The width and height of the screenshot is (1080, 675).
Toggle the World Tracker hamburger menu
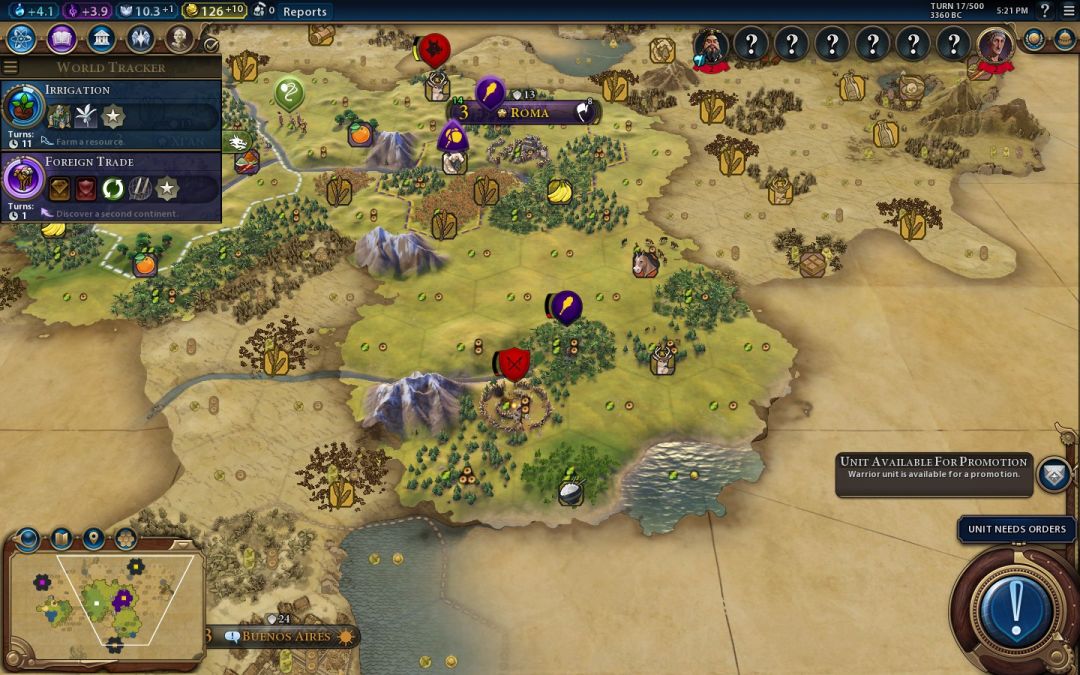tap(11, 67)
